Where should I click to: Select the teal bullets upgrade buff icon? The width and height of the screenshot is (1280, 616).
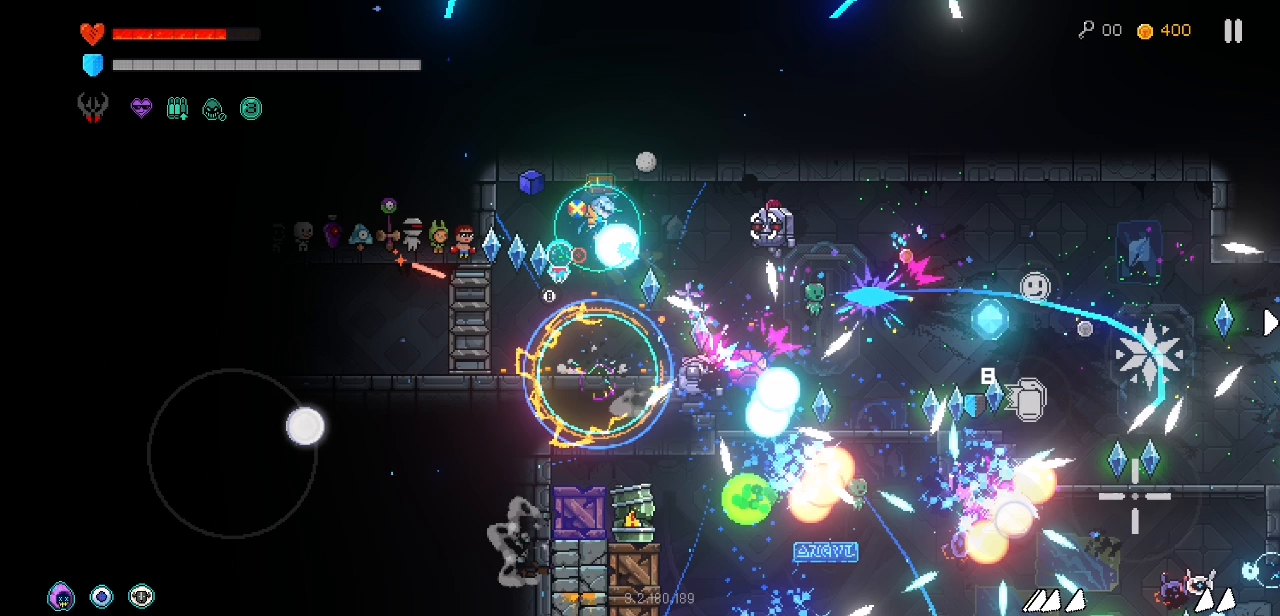coord(177,108)
